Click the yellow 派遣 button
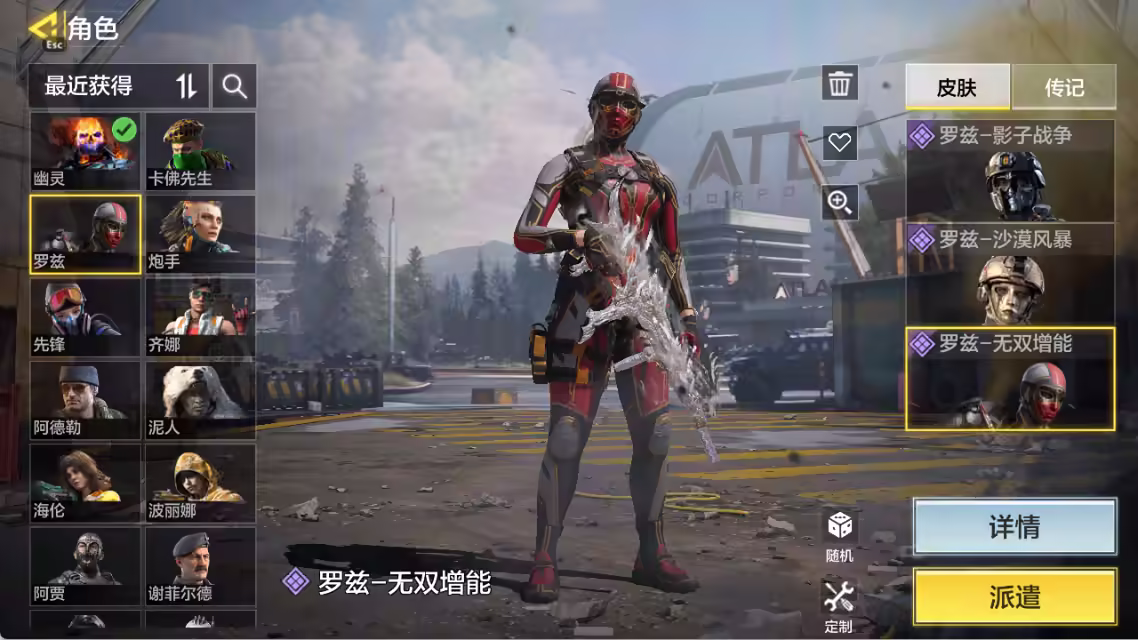This screenshot has height=640, width=1138. (1014, 597)
